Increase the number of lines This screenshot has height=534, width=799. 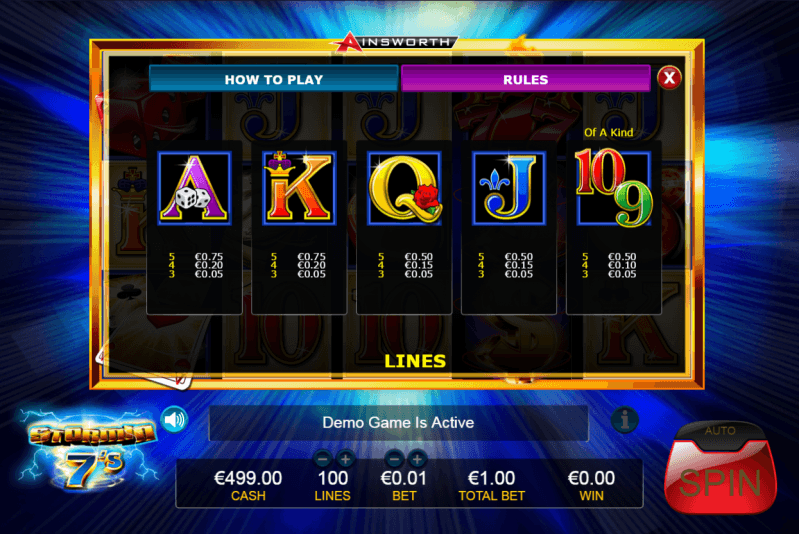coord(345,458)
